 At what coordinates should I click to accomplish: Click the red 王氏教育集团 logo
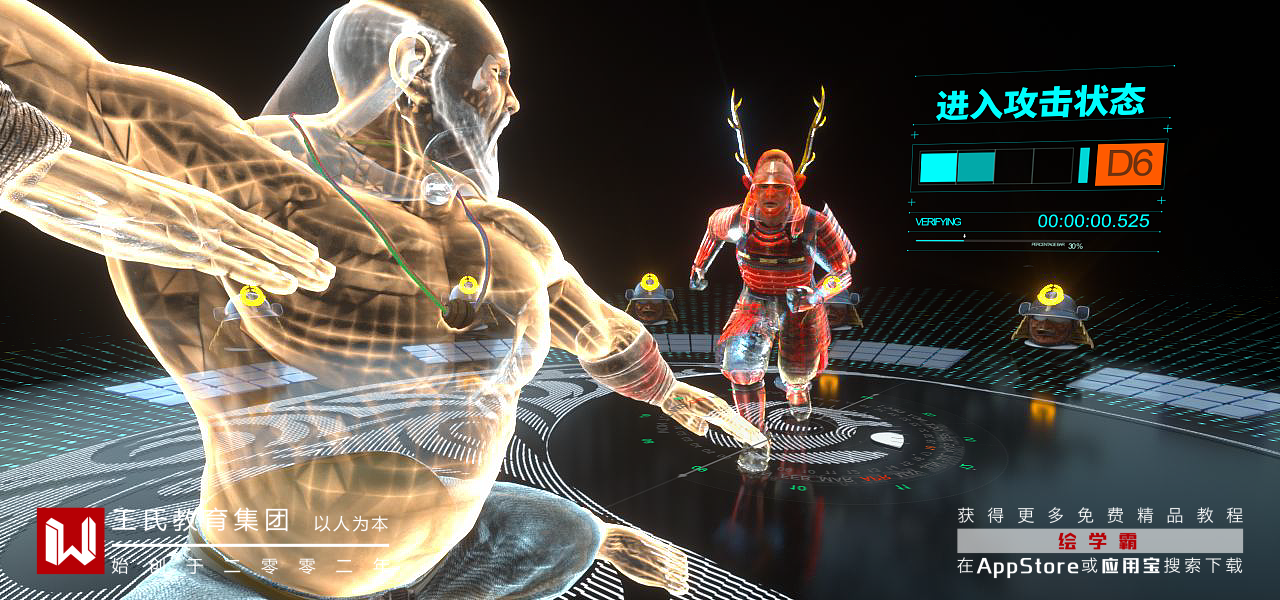pos(71,541)
